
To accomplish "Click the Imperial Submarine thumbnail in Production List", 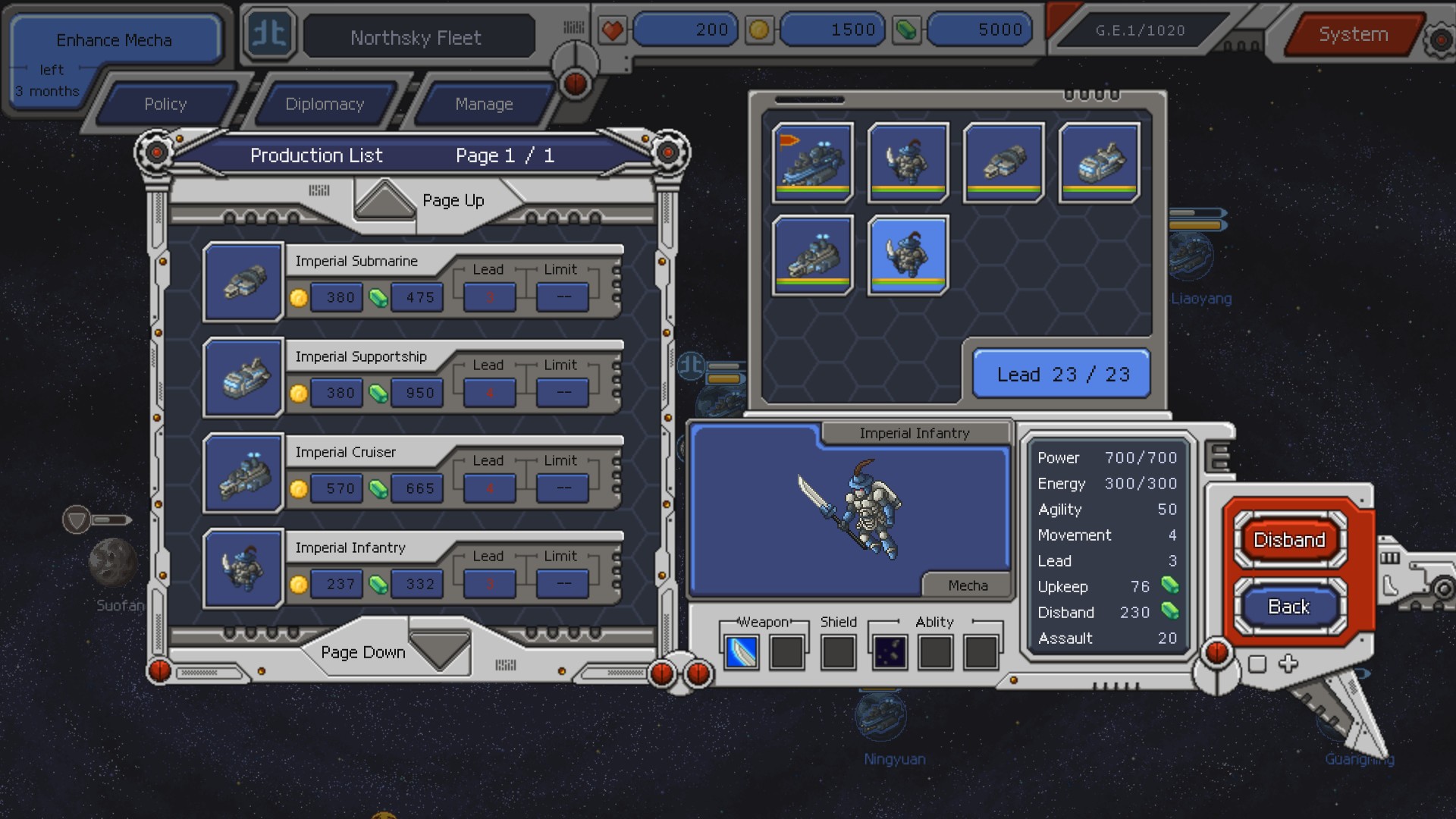I will [243, 284].
